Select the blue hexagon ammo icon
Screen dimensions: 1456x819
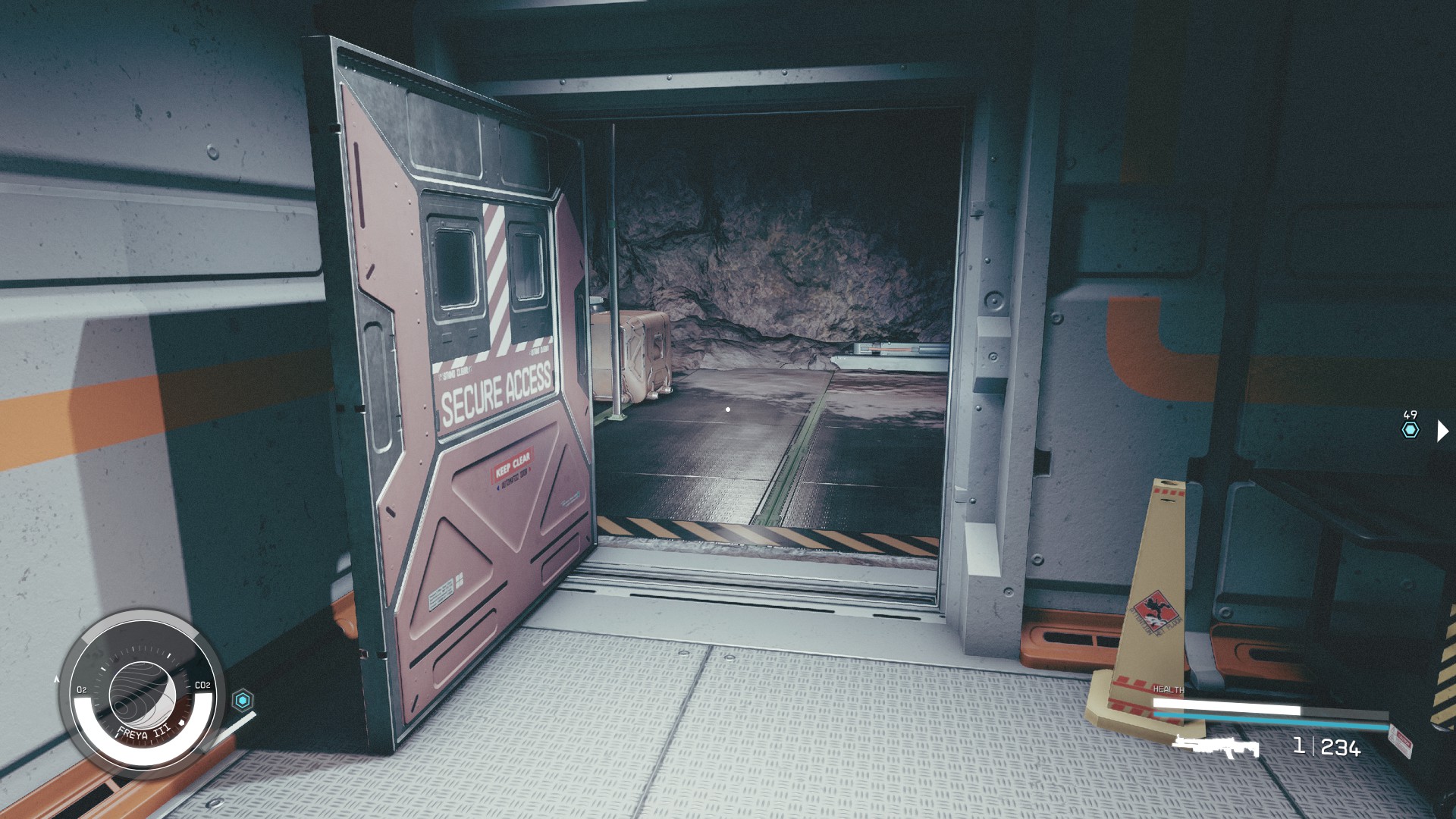244,700
